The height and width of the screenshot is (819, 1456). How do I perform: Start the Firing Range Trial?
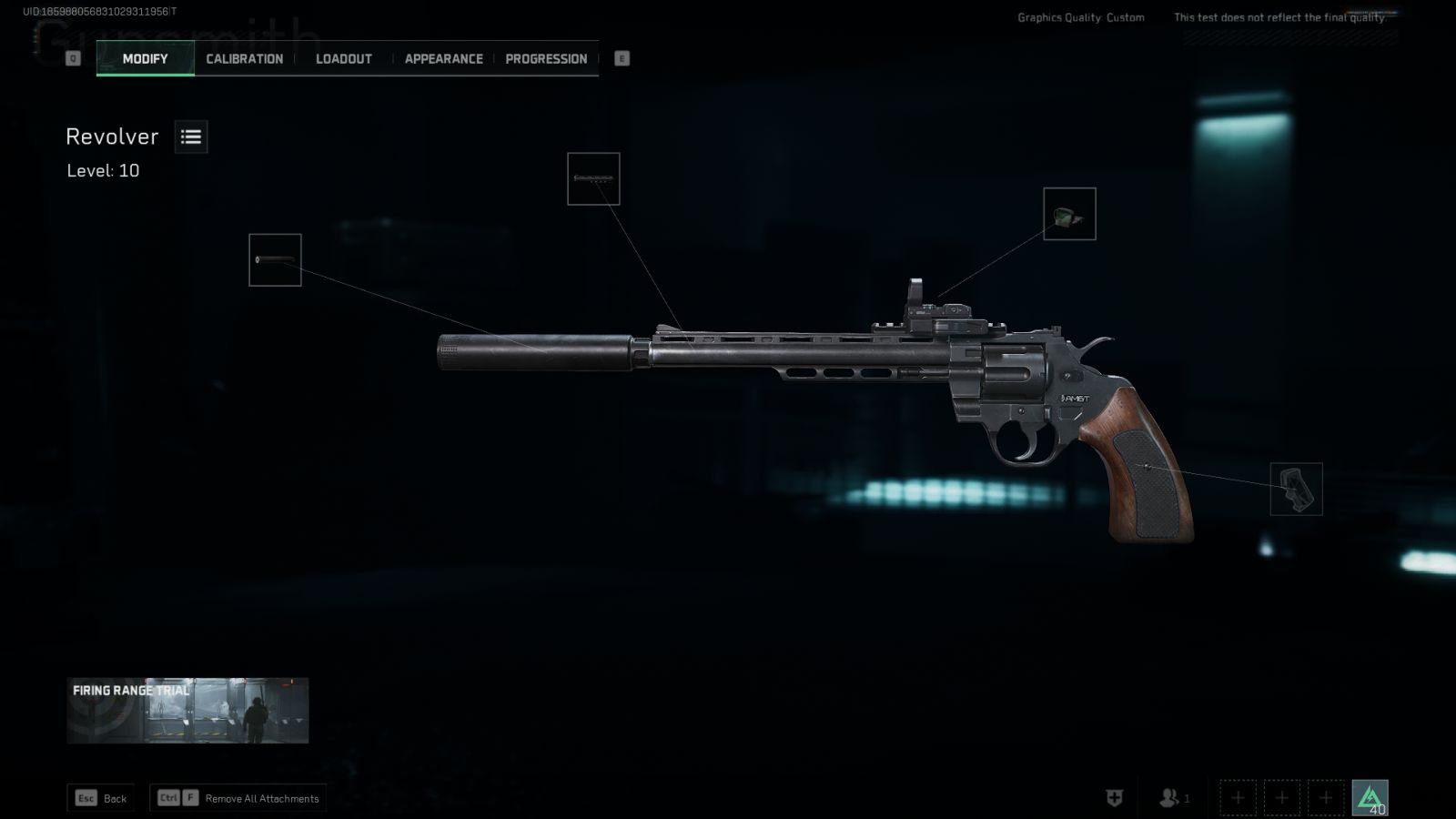[187, 710]
